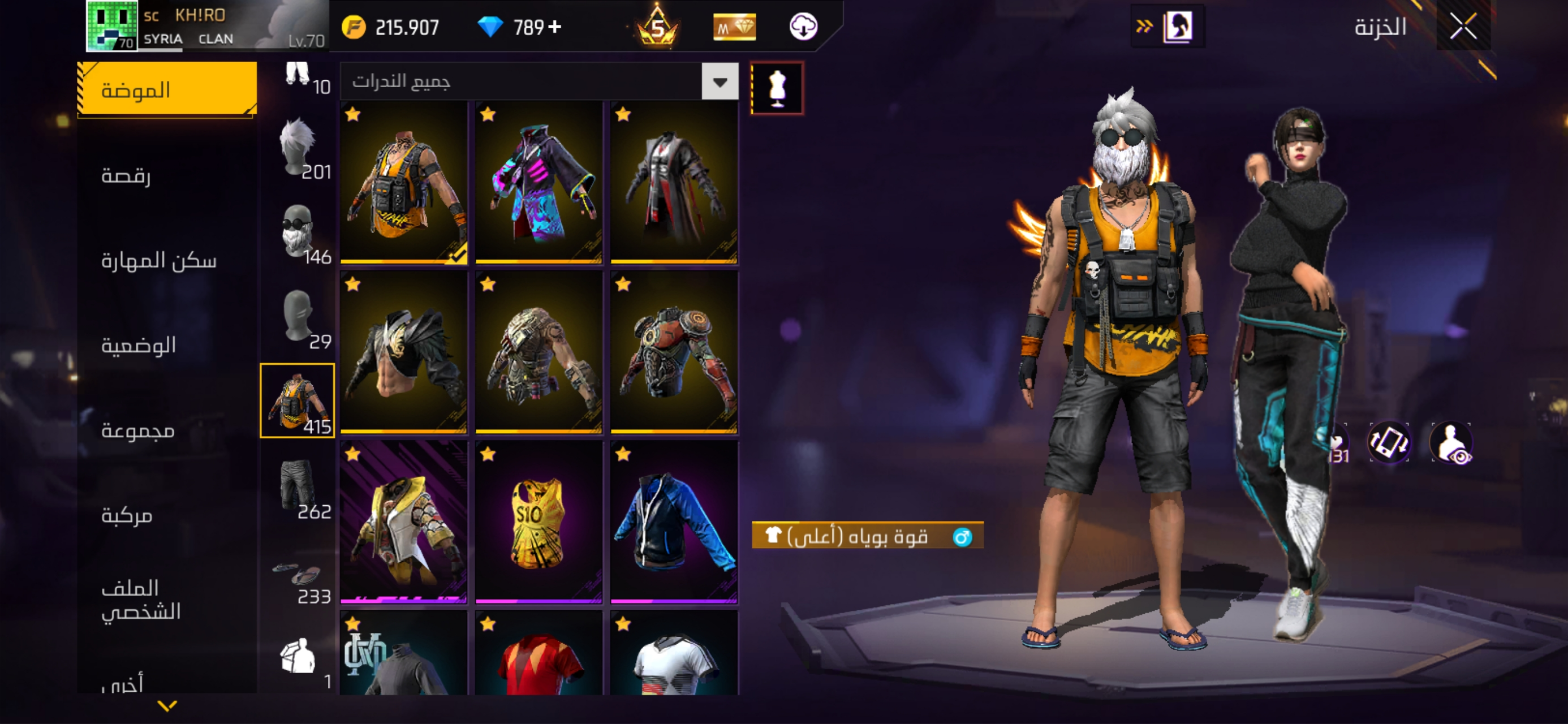Image resolution: width=1568 pixels, height=724 pixels.
Task: Open the rarity filter dropdown
Action: tap(720, 81)
